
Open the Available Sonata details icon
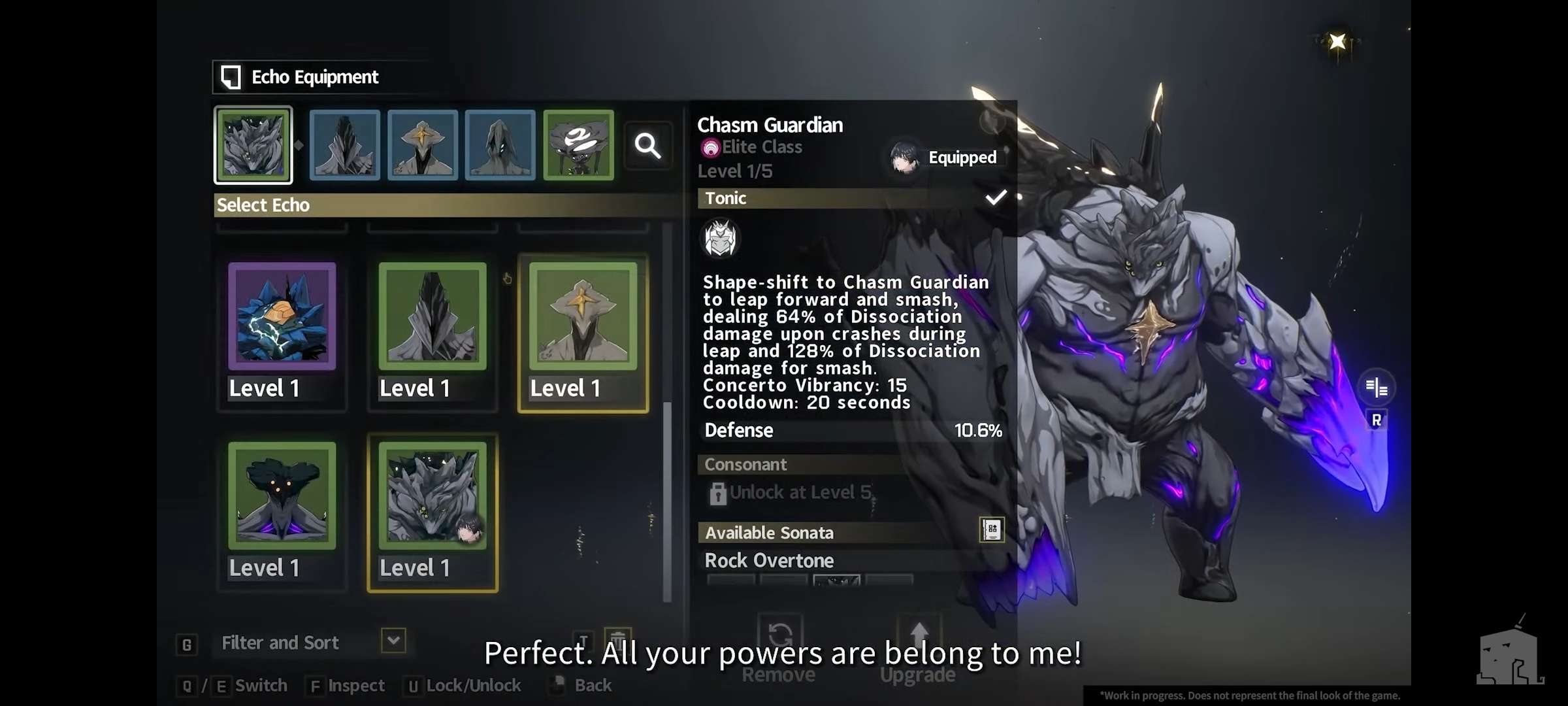991,529
